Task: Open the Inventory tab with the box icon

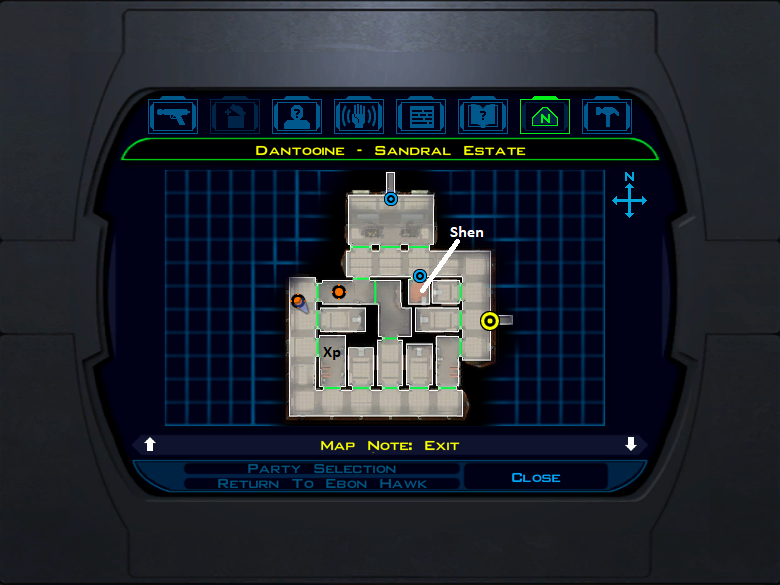Action: coord(236,116)
